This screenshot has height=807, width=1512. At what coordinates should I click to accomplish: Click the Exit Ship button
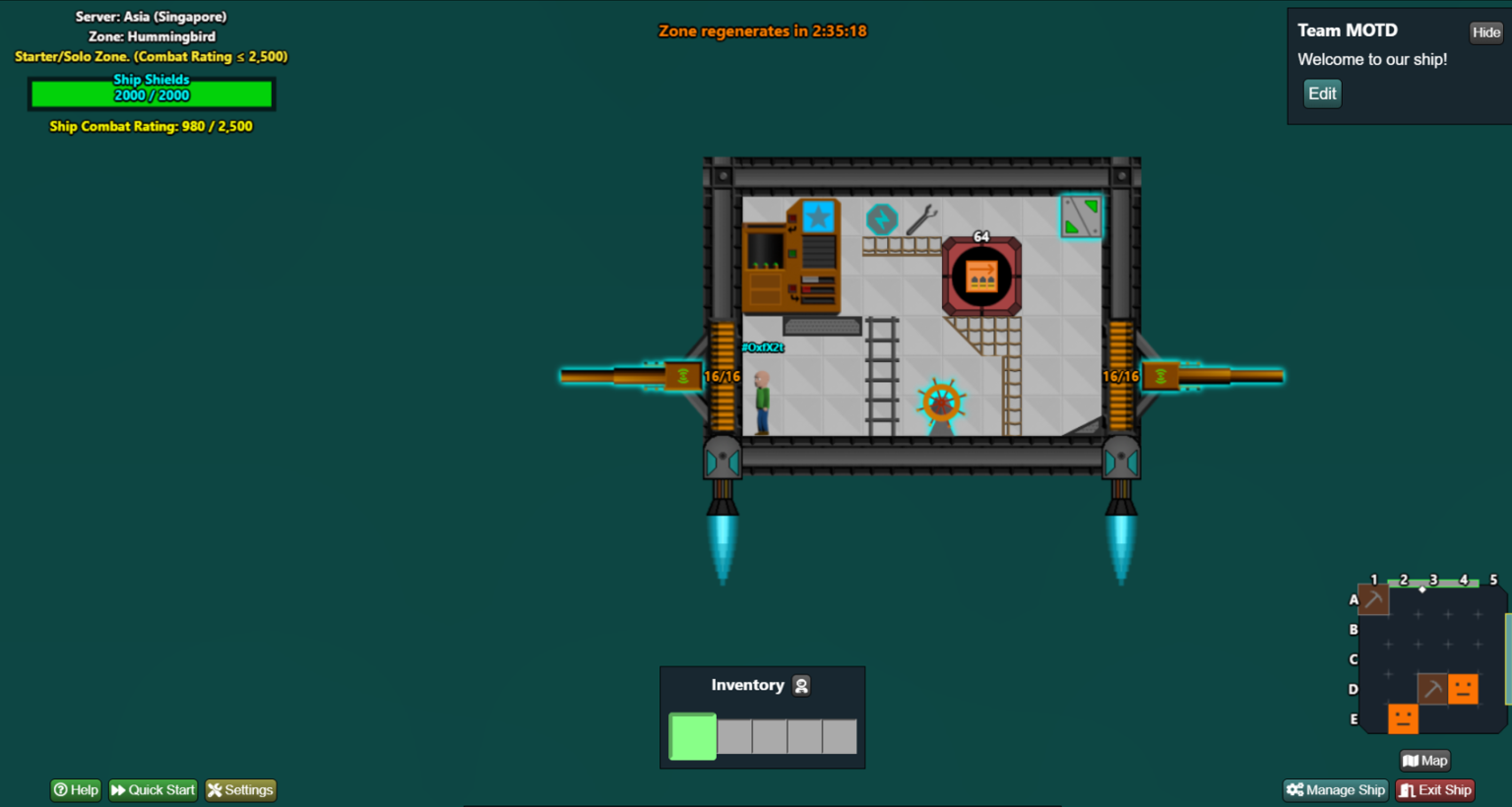point(1435,790)
